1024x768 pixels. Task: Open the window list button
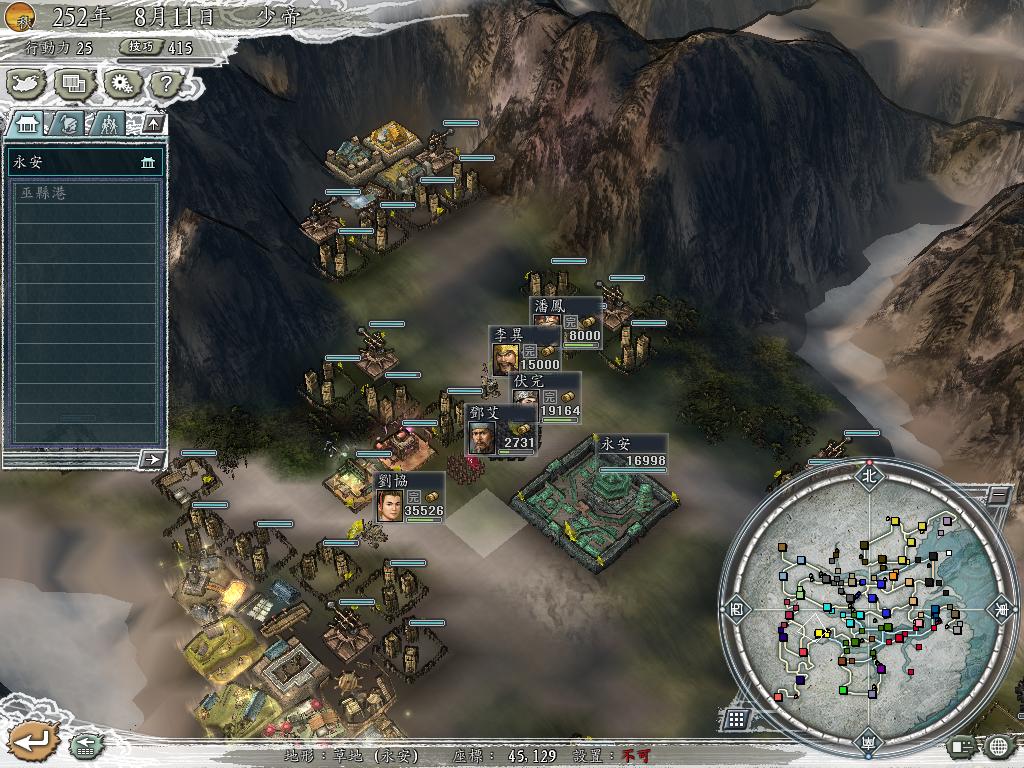click(74, 84)
